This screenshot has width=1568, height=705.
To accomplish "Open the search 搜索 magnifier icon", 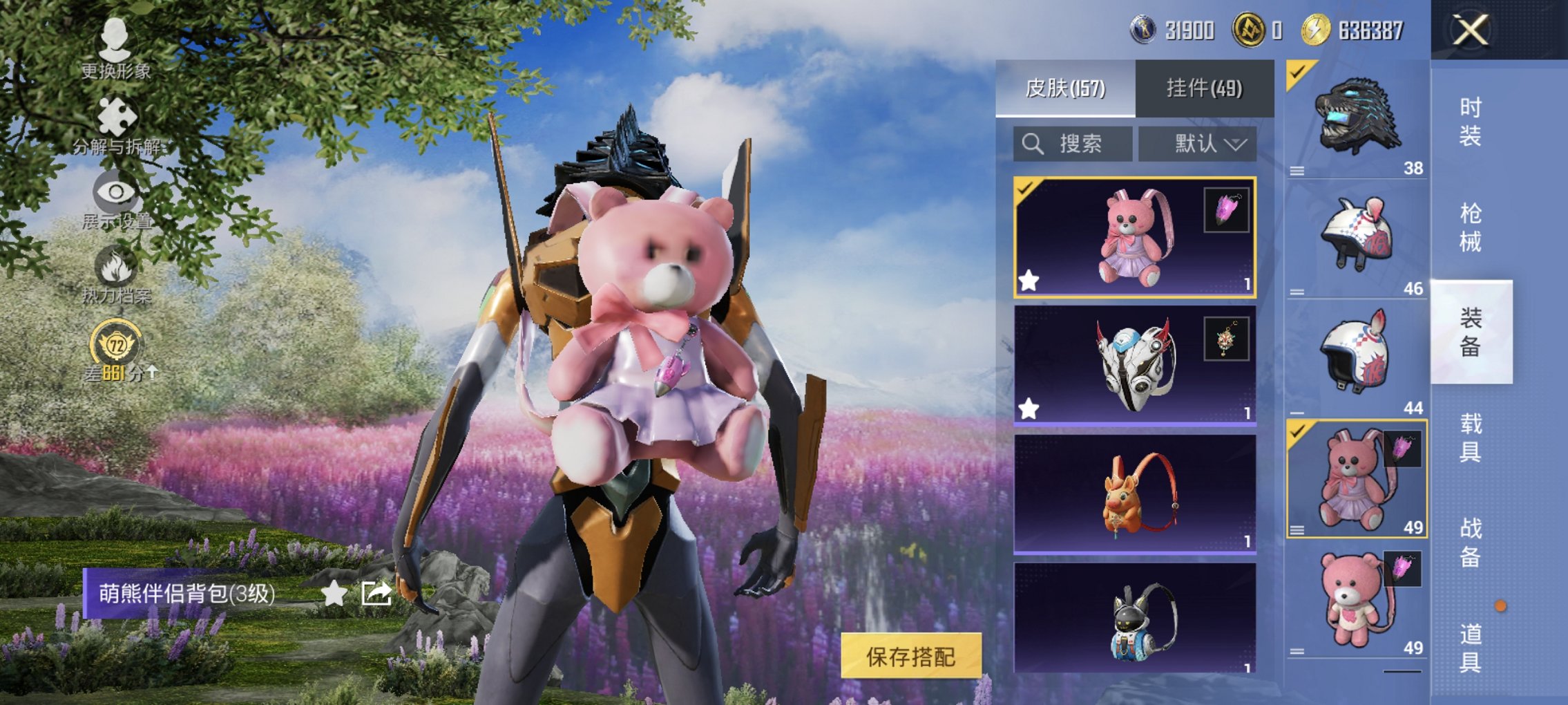I will (x=1033, y=144).
